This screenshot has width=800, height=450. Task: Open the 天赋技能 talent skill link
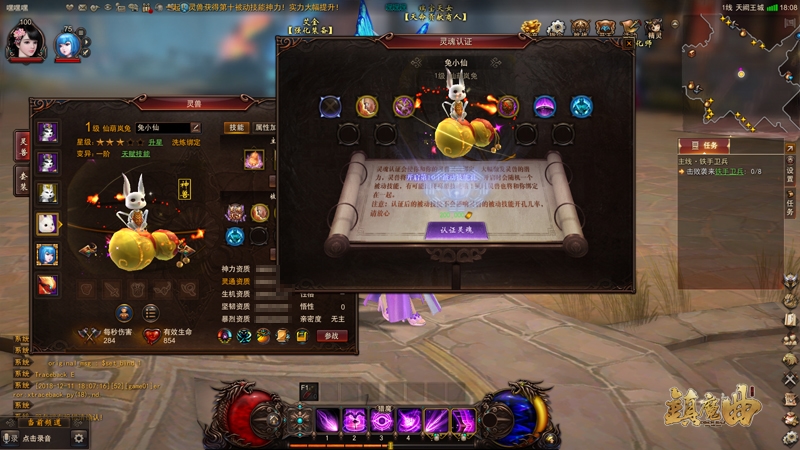tap(137, 154)
